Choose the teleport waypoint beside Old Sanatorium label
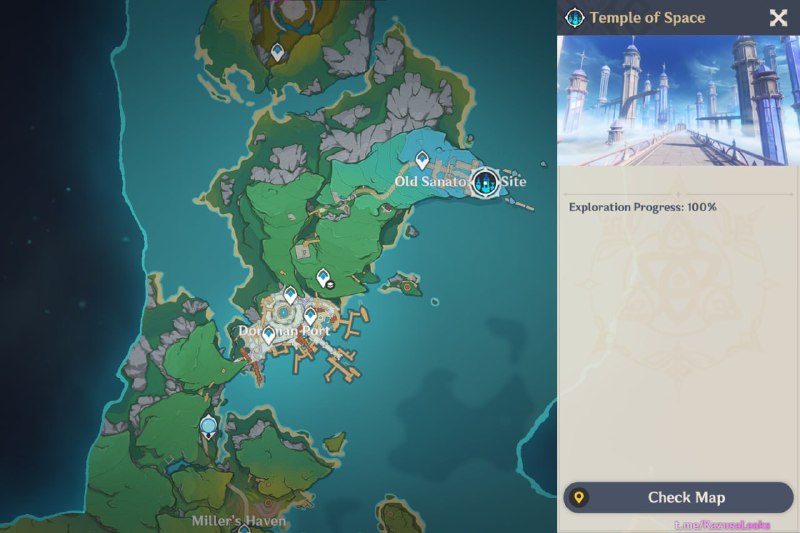 (x=422, y=159)
